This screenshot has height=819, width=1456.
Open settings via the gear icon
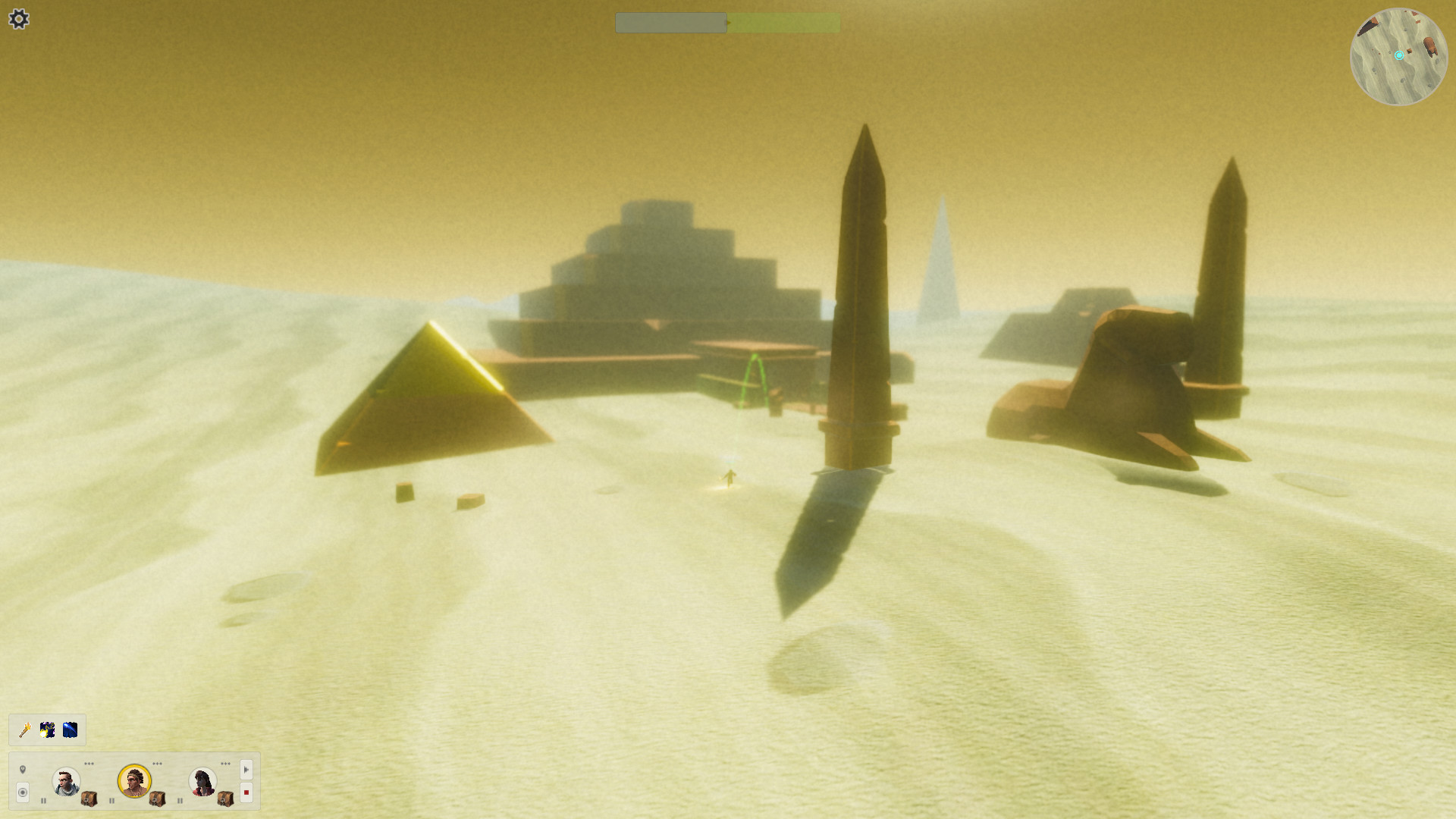pos(19,20)
